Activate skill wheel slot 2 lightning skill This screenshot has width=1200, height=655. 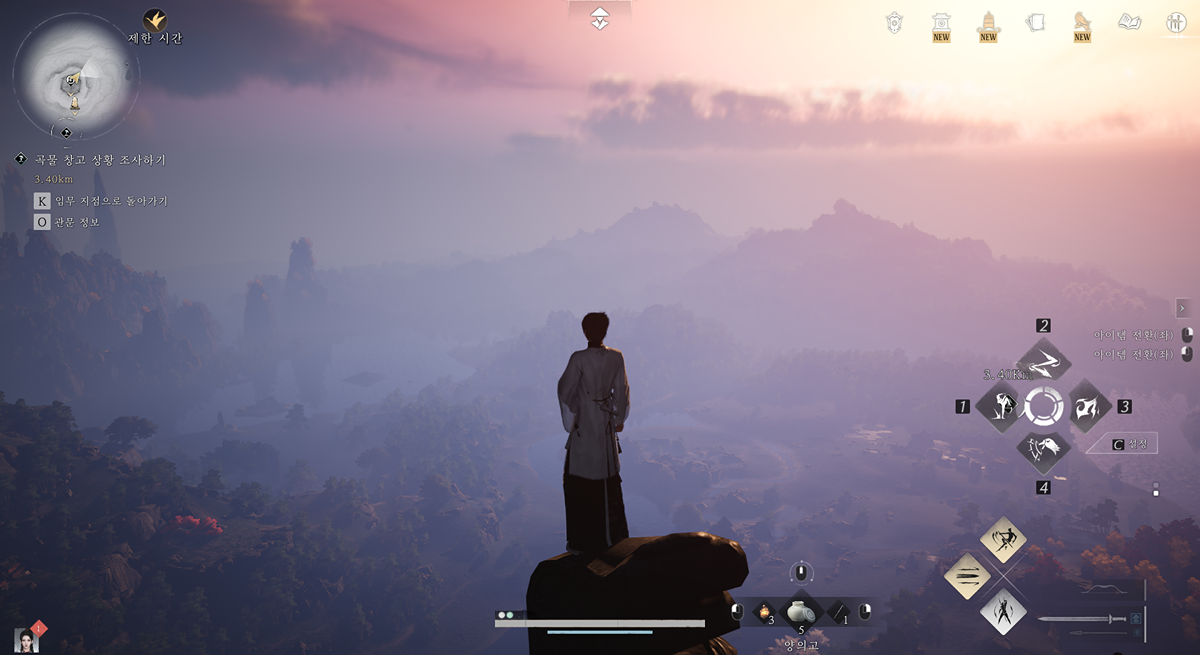pyautogui.click(x=1043, y=361)
